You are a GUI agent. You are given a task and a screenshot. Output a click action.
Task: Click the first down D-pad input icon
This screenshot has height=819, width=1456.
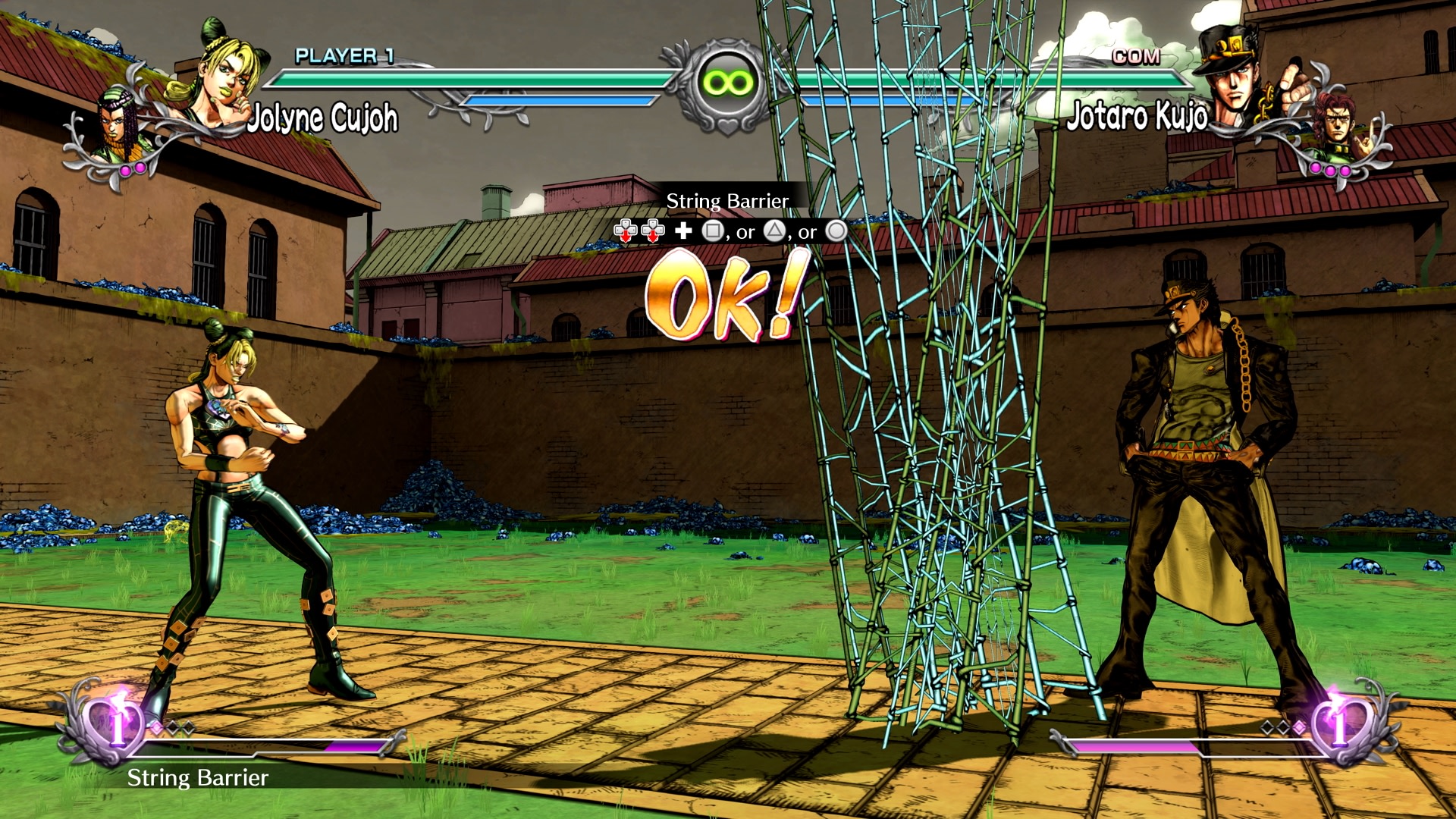(626, 231)
